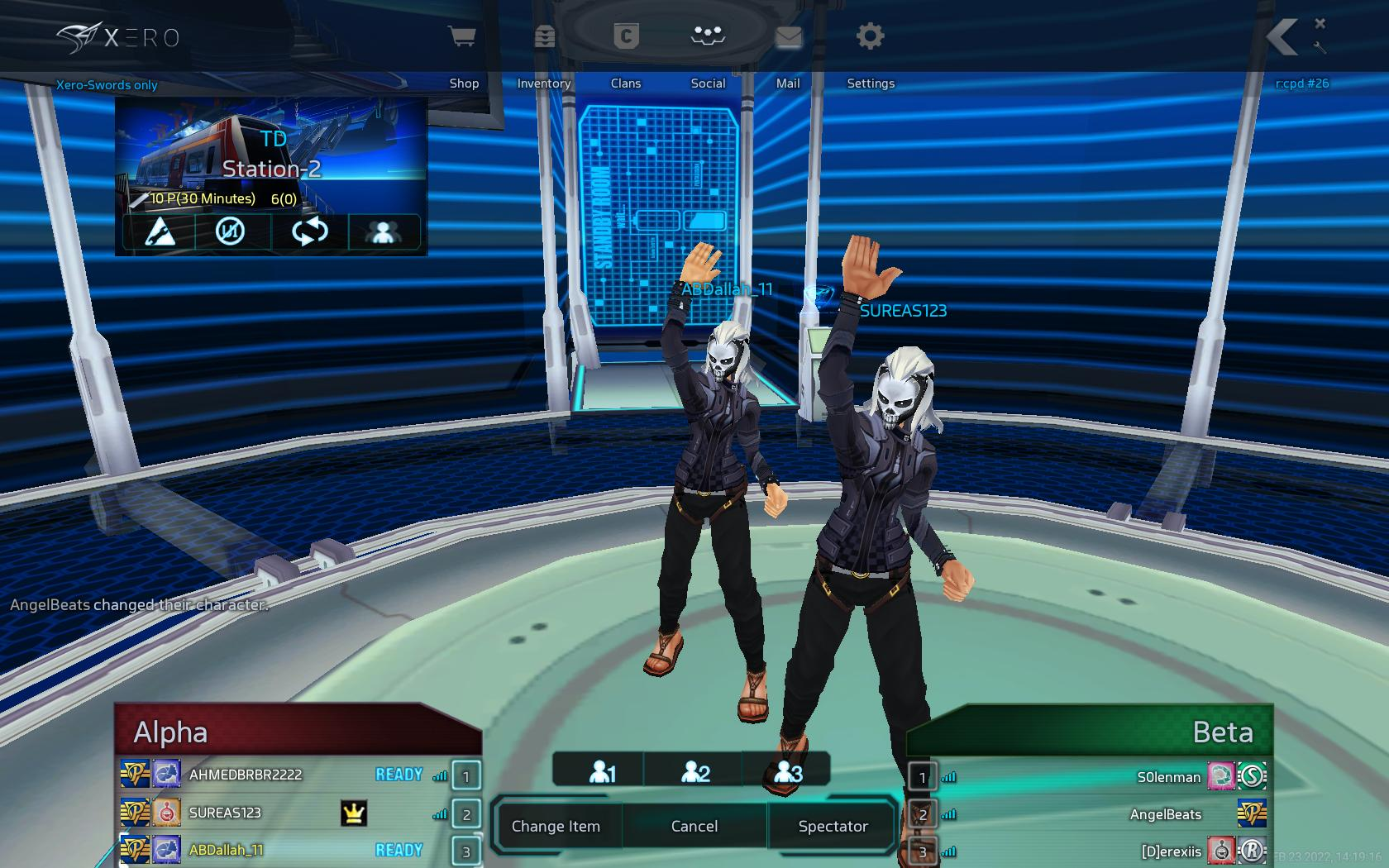The width and height of the screenshot is (1389, 868).
Task: Select player S0lenman in Beta team
Action: 1168,777
